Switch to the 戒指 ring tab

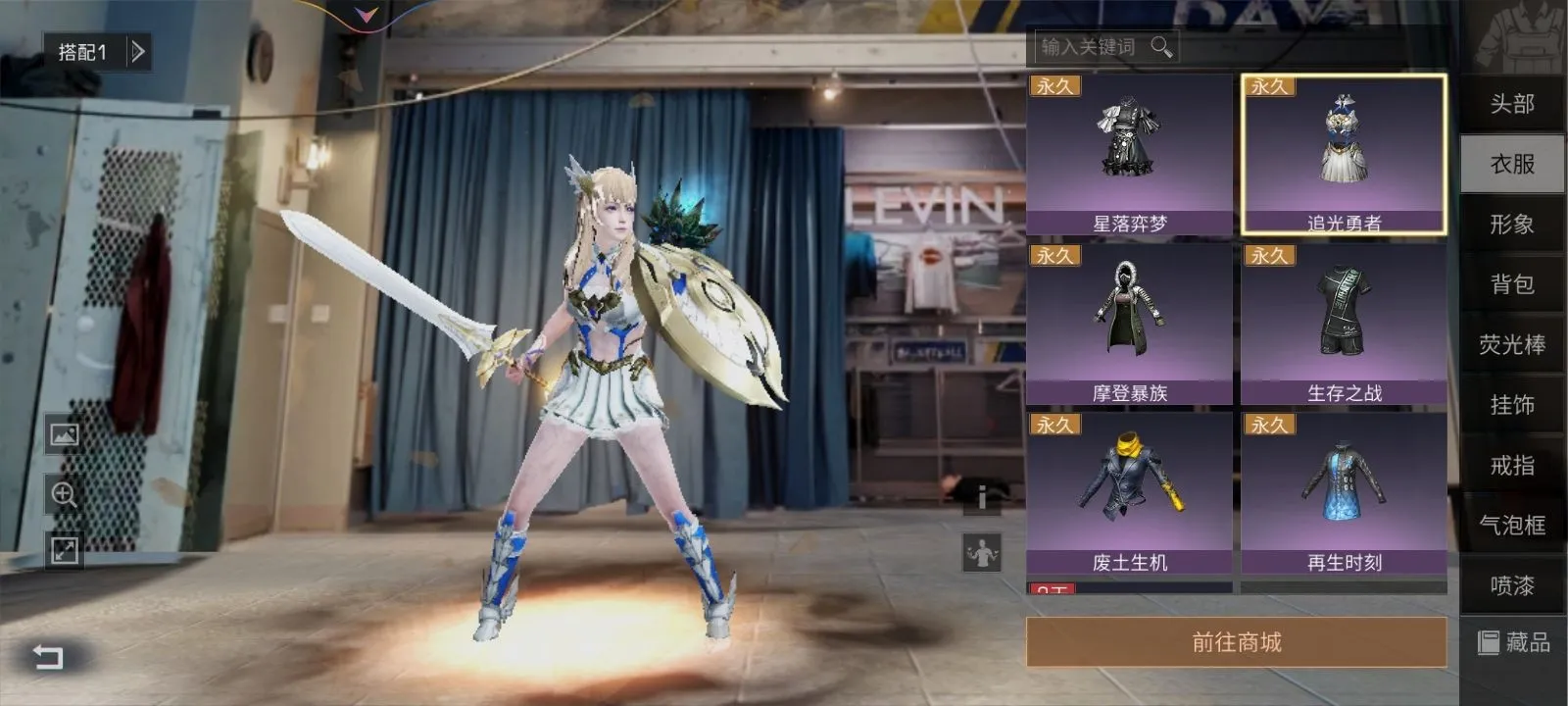coord(1511,466)
